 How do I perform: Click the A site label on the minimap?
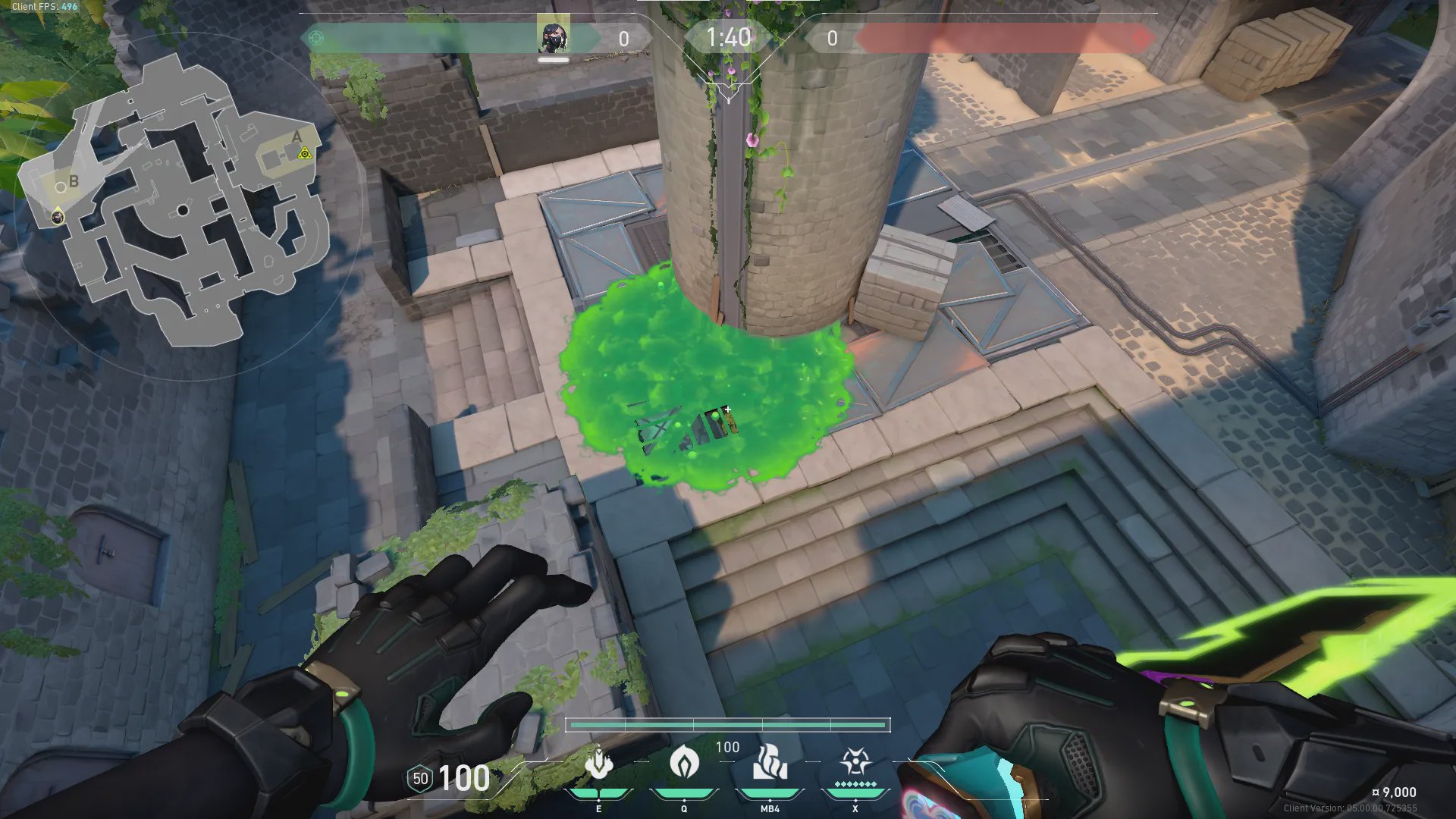297,137
